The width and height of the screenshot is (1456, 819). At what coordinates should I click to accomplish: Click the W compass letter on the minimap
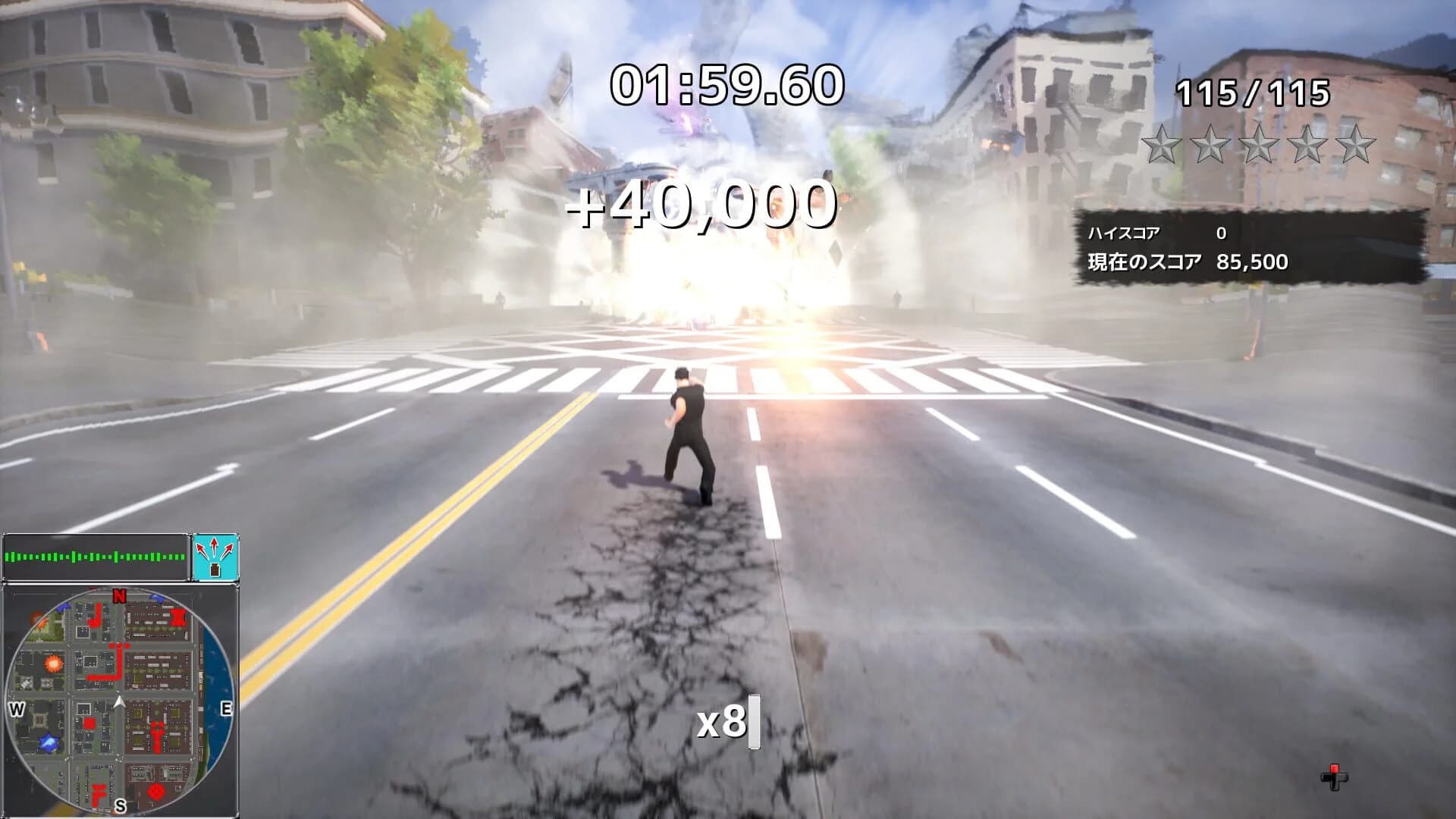(15, 708)
